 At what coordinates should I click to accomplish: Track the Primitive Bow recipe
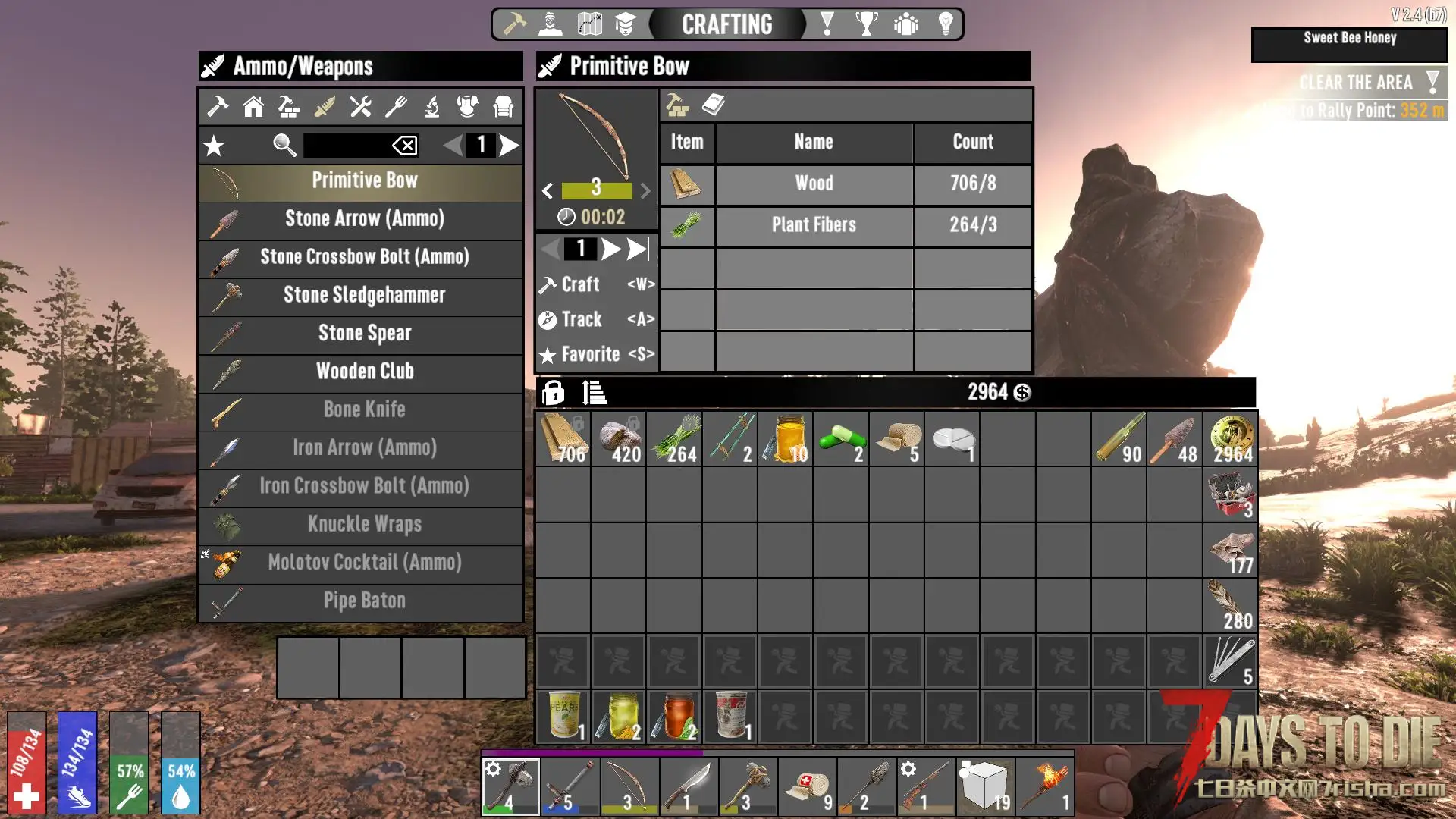[x=596, y=319]
